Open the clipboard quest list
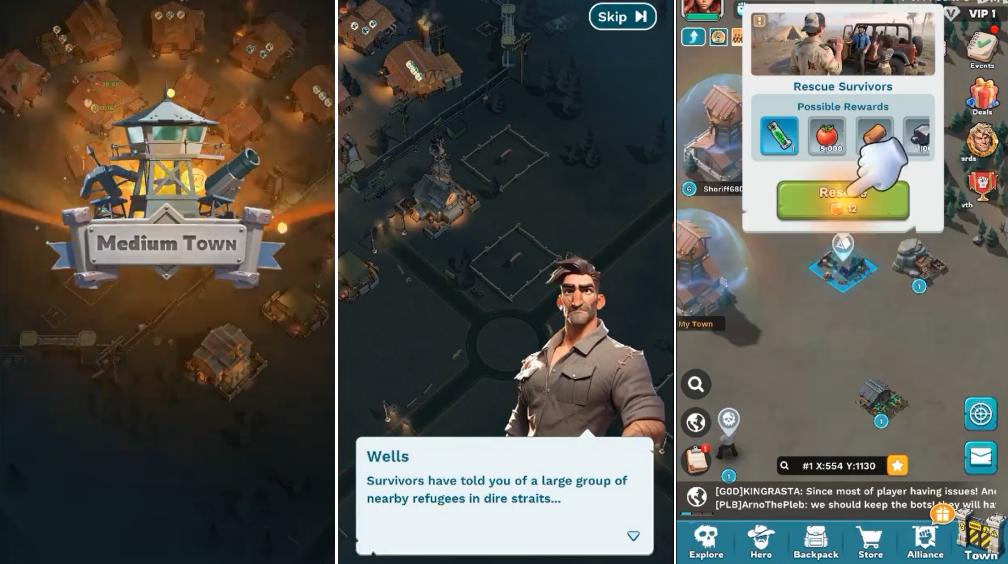The height and width of the screenshot is (564, 1008). coord(696,460)
